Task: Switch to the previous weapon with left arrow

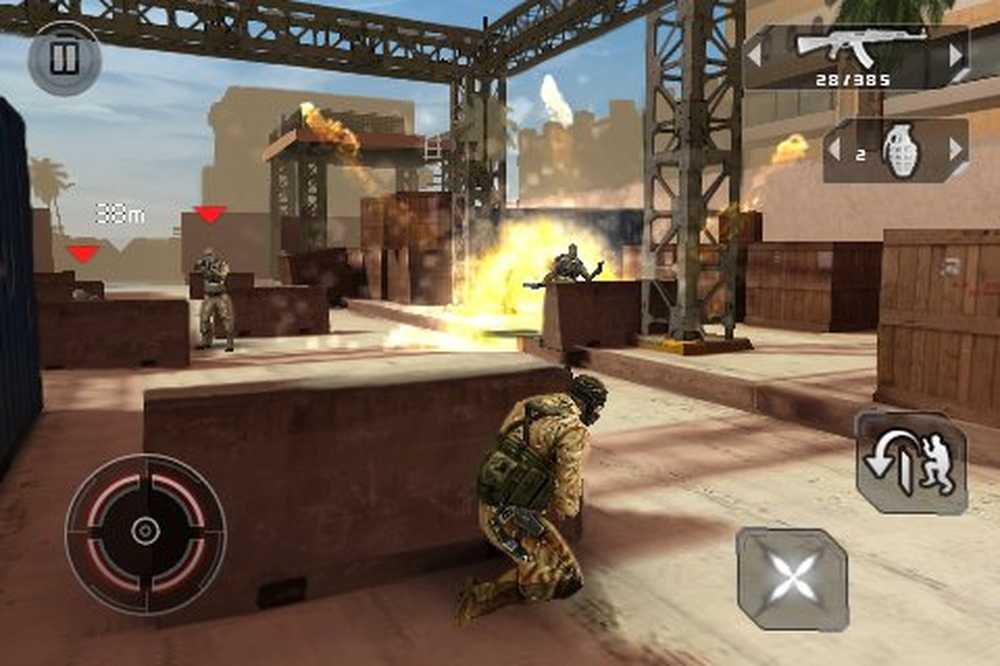Action: point(756,53)
